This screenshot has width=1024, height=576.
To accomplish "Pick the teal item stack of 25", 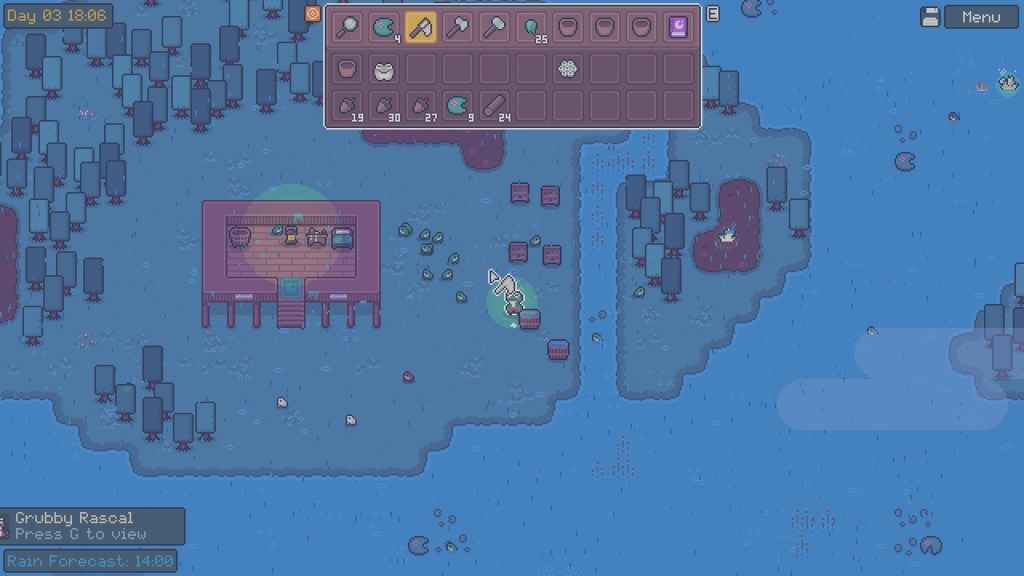I will [531, 28].
